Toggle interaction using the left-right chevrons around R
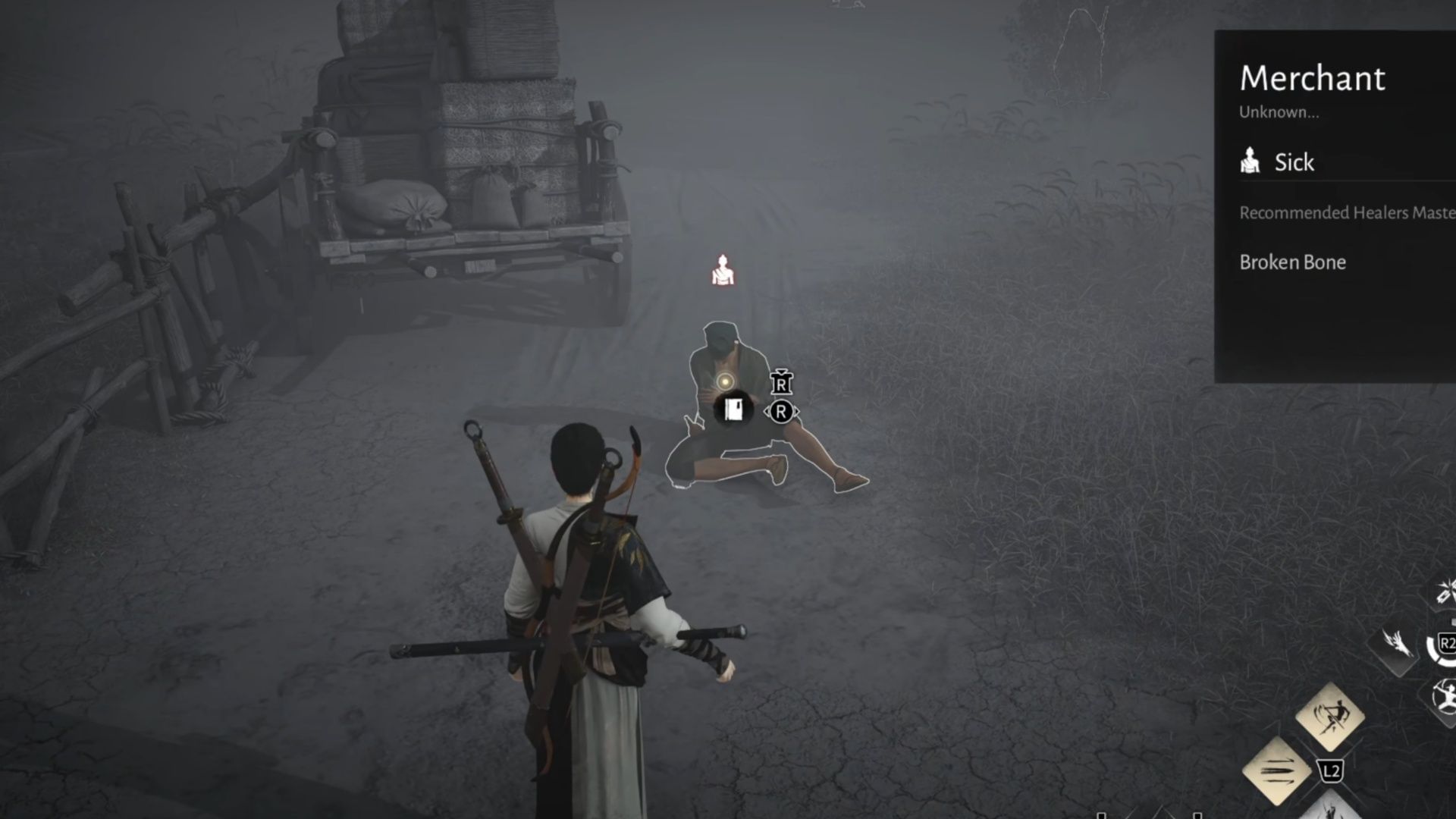This screenshot has height=819, width=1456. 783,410
